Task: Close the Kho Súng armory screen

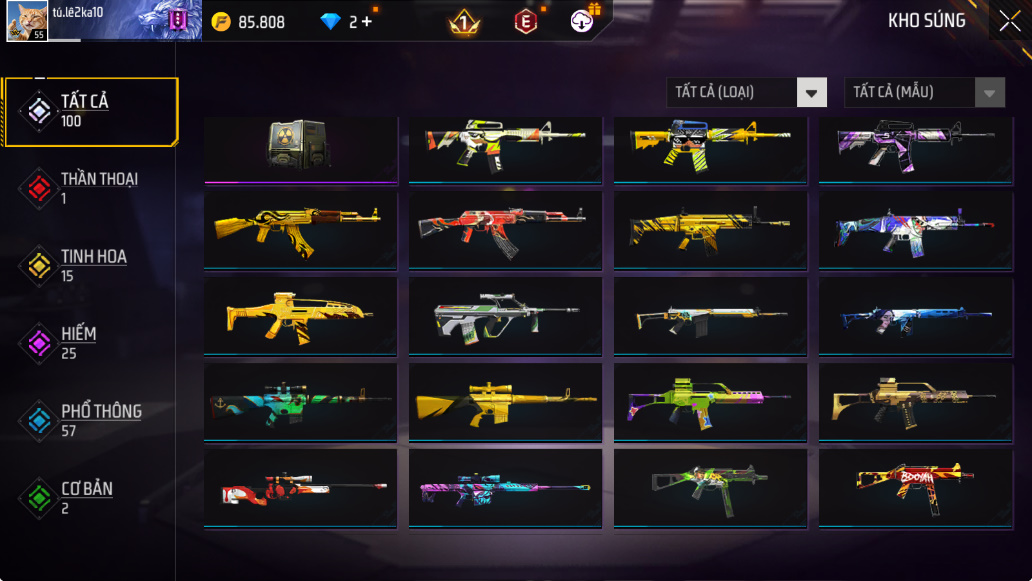Action: 1008,21
